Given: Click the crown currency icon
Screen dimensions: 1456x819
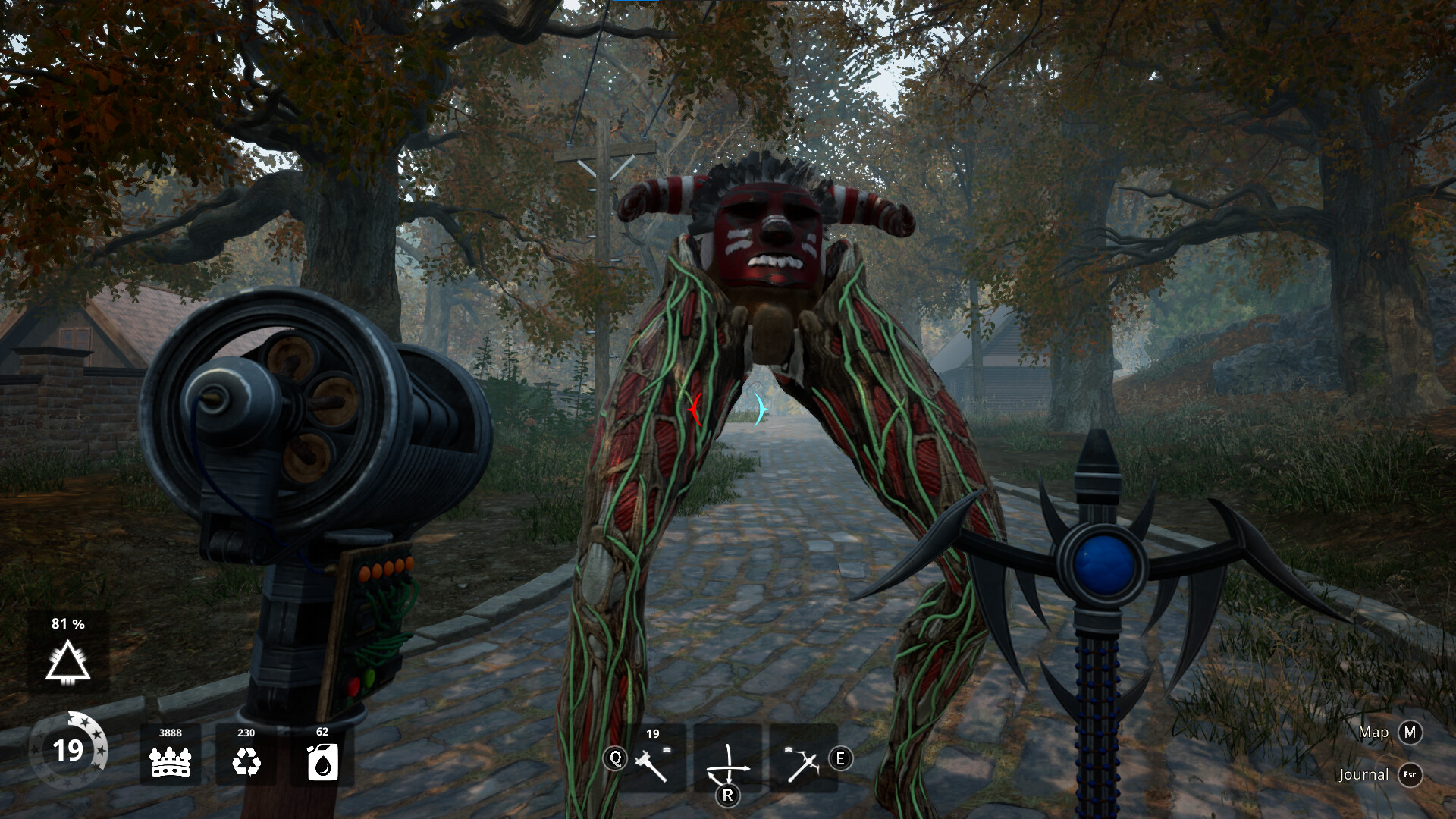Looking at the screenshot, I should coord(171,761).
